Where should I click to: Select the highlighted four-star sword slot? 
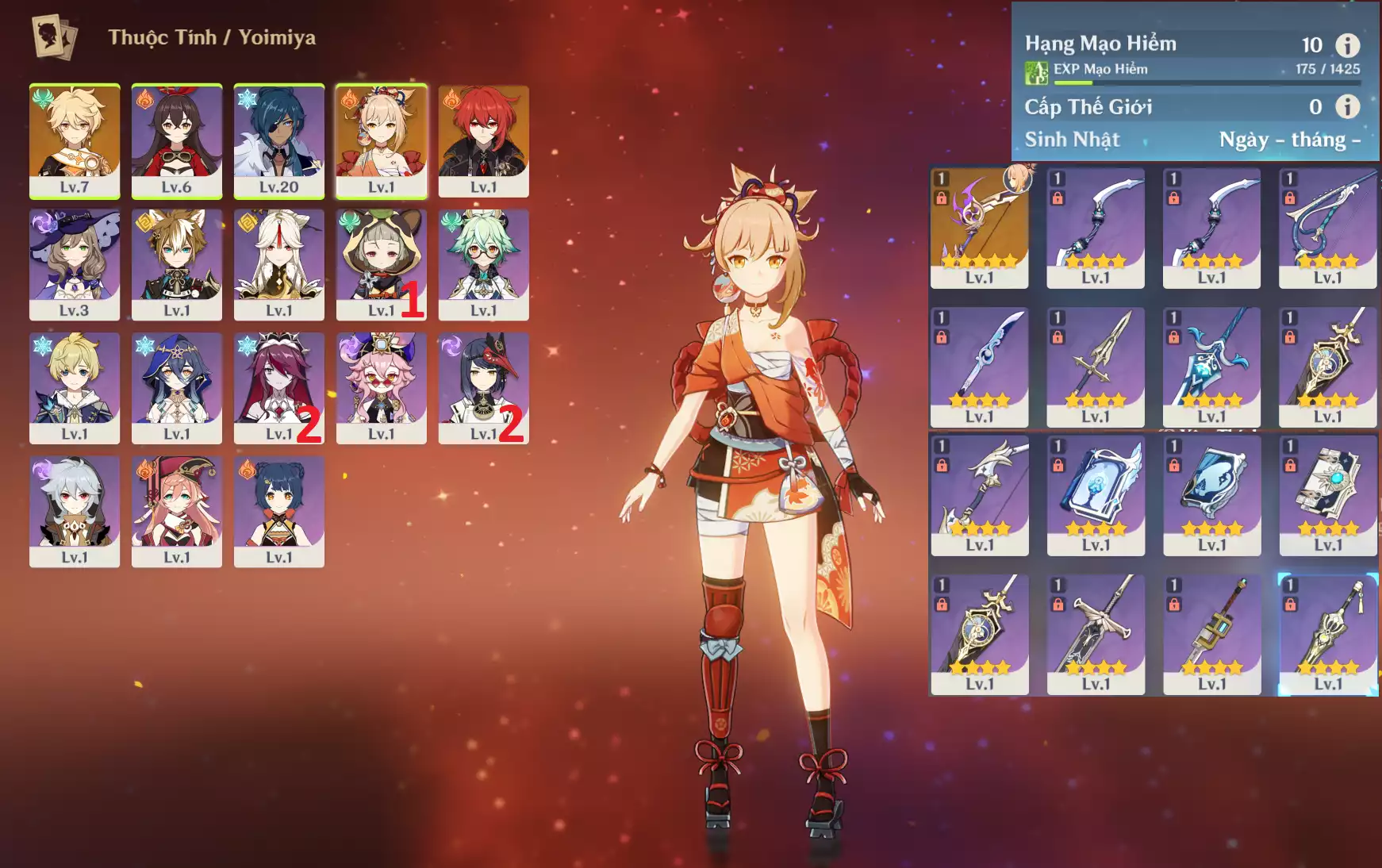tap(1327, 634)
